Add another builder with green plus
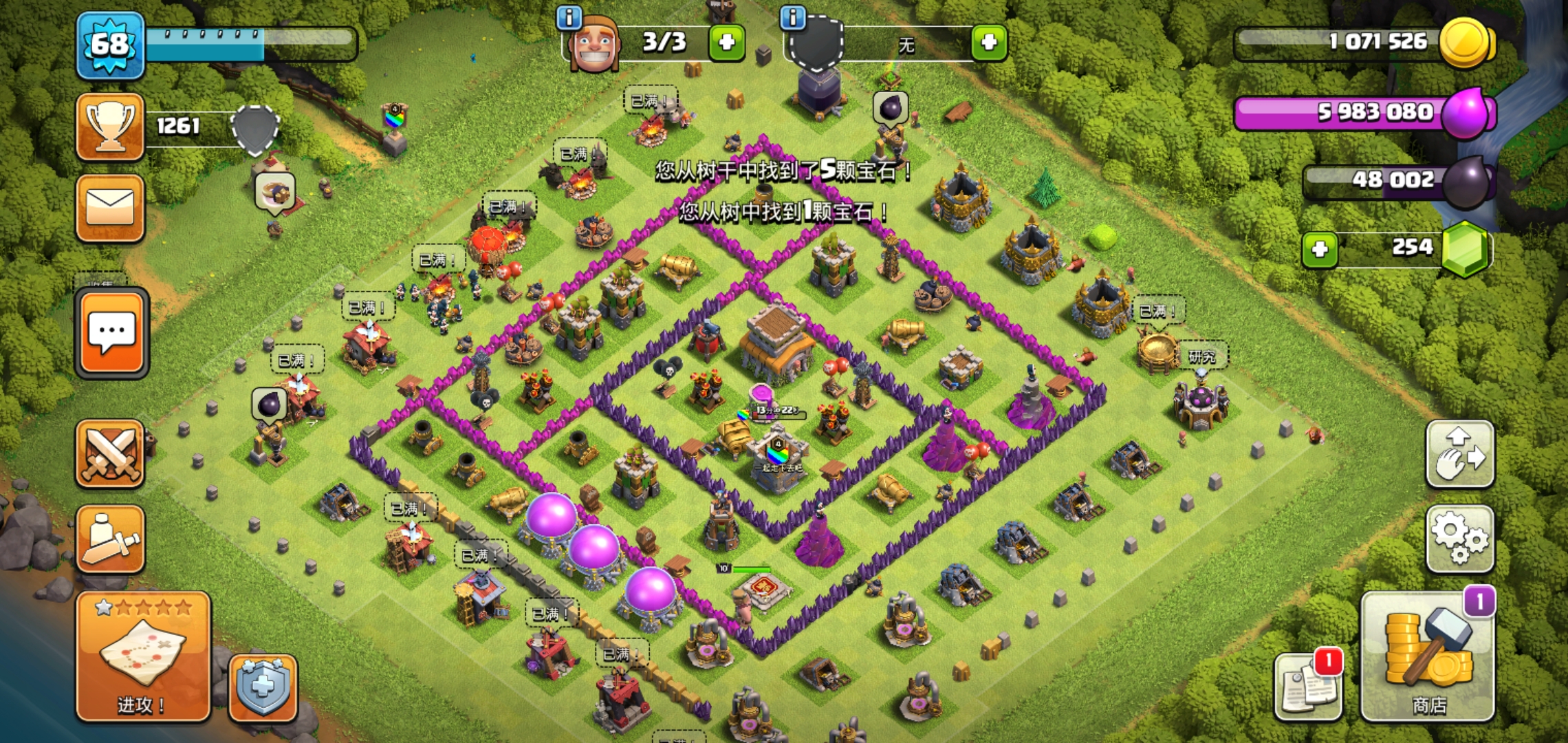 (x=727, y=43)
